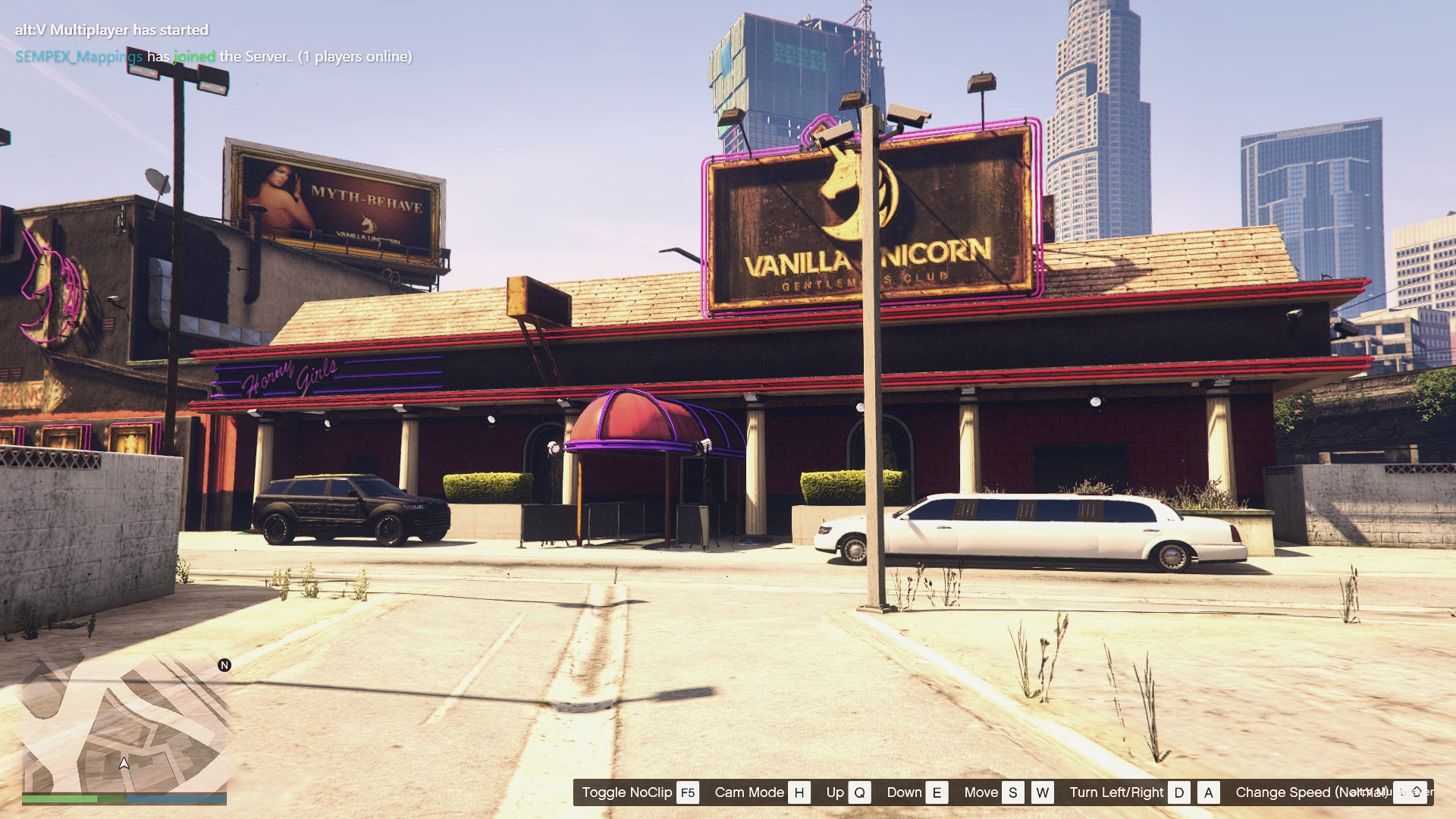Select the north compass marker on the minimap
The width and height of the screenshot is (1456, 819).
(x=224, y=665)
